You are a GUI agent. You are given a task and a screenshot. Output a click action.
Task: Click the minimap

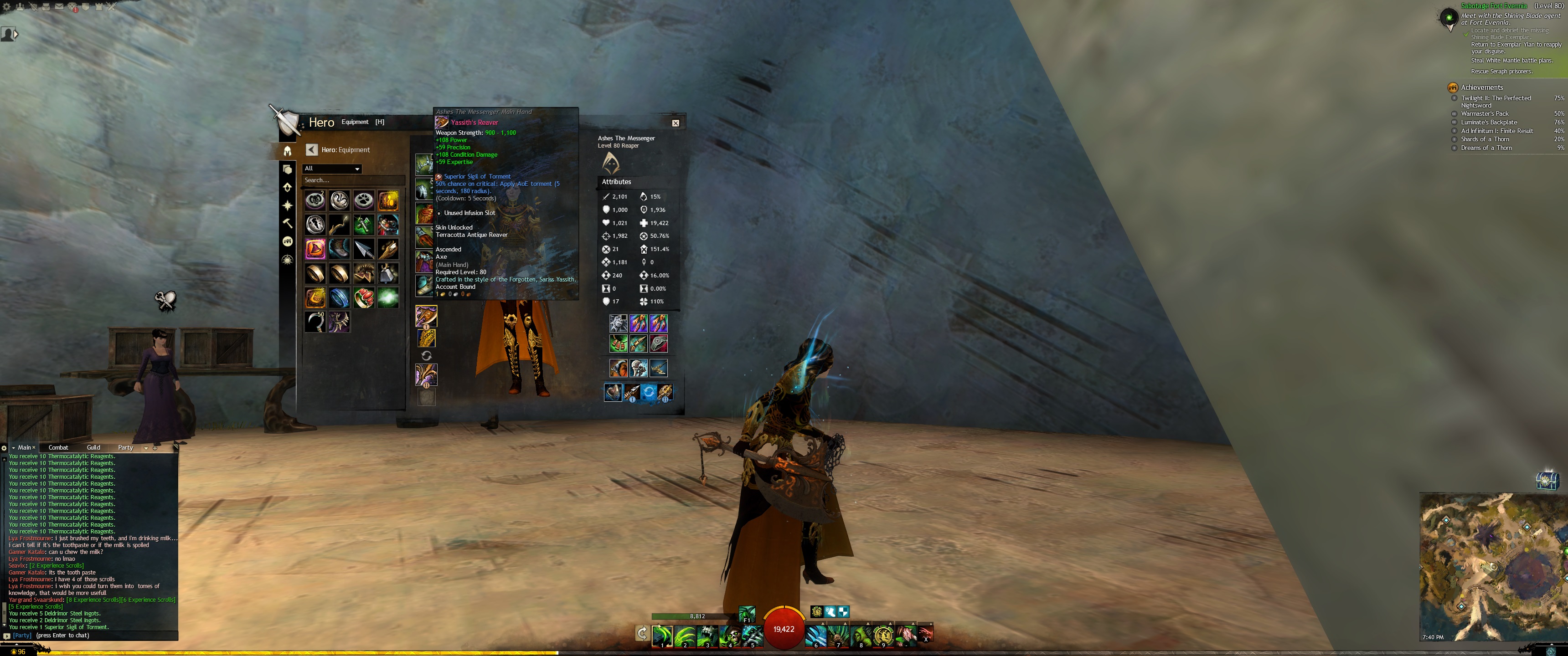click(x=1491, y=566)
